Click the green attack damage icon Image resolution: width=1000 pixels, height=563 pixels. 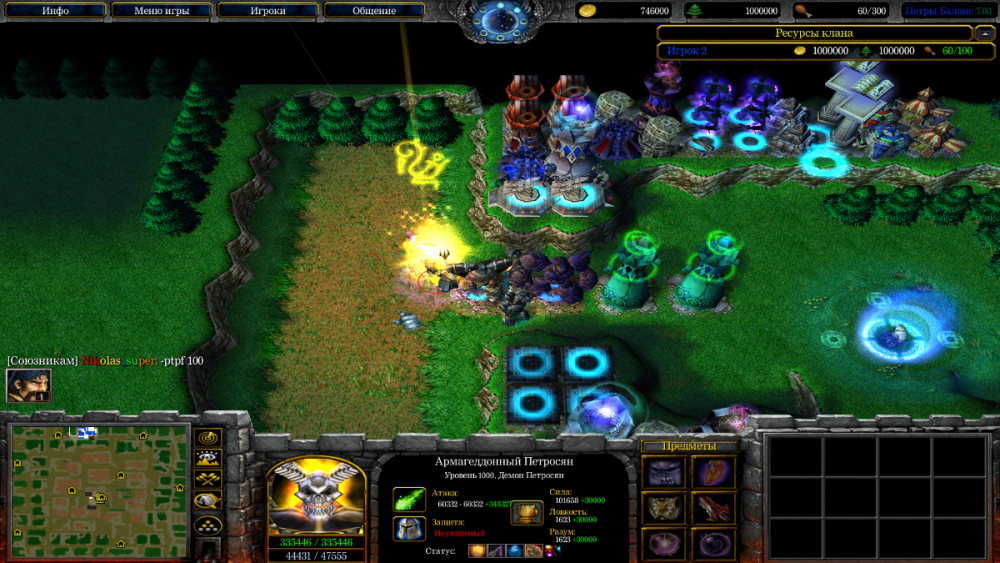pyautogui.click(x=409, y=498)
